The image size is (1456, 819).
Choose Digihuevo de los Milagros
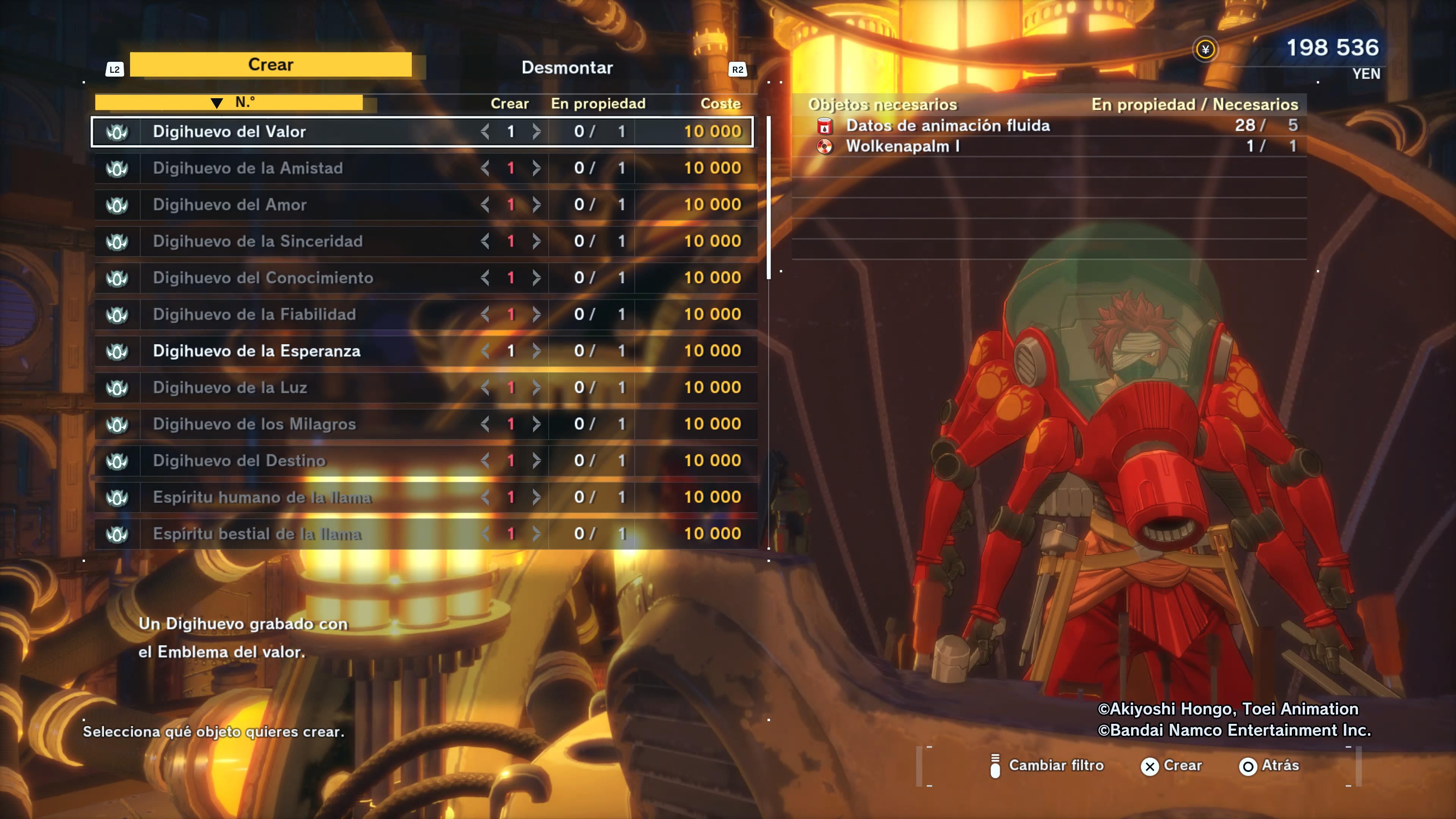(254, 424)
